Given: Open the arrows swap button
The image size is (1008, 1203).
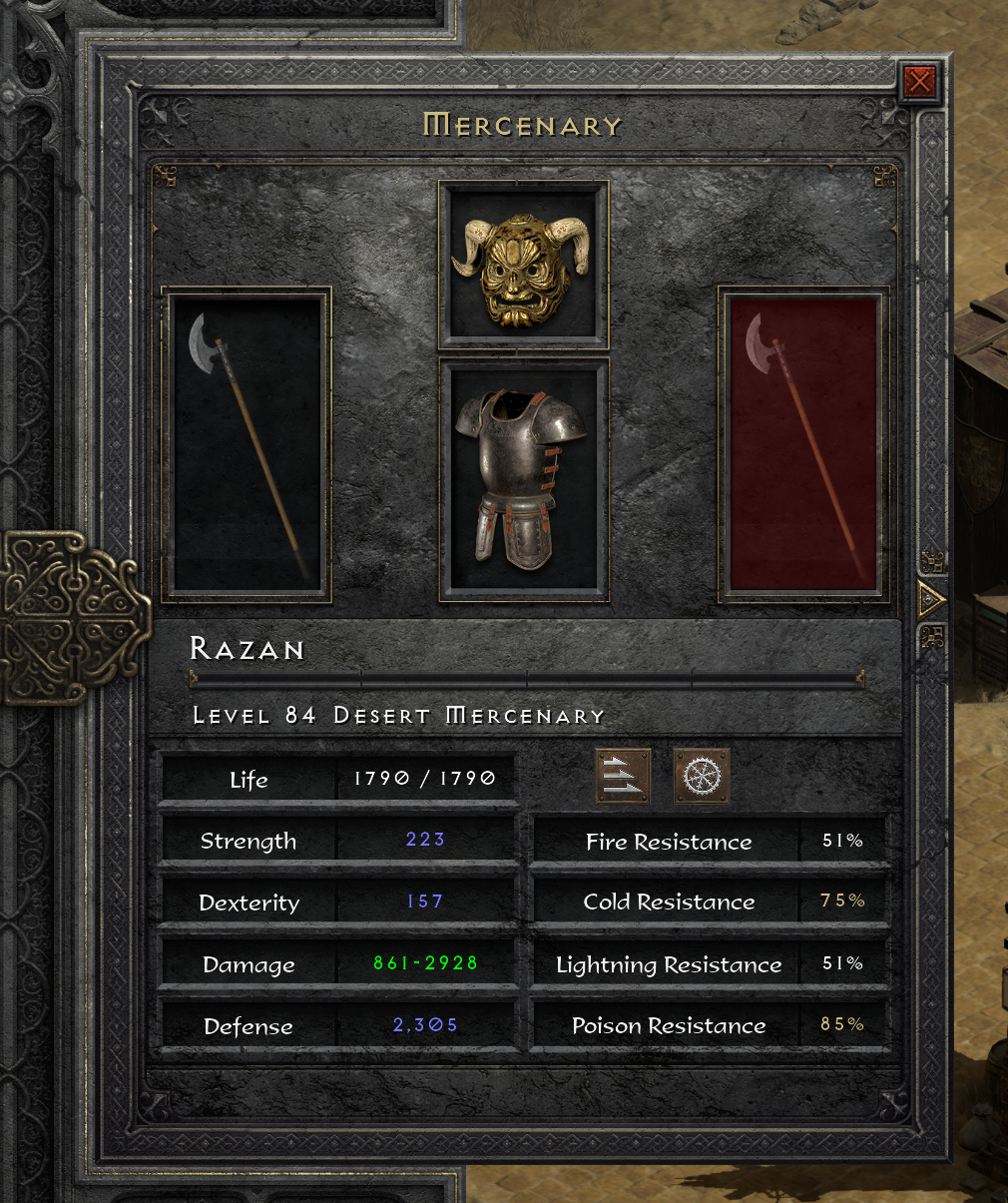Looking at the screenshot, I should pyautogui.click(x=623, y=776).
